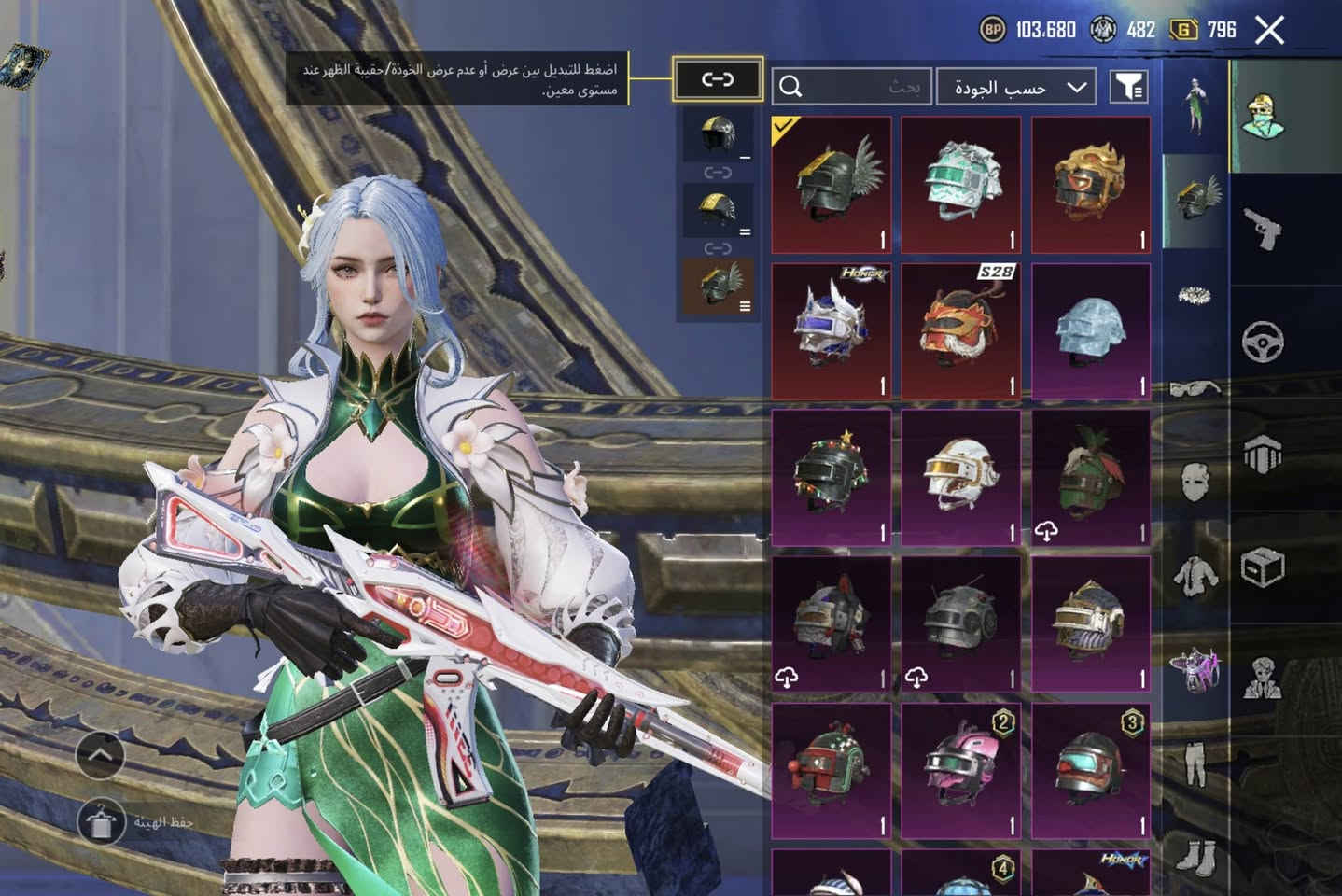Open the boots footwear subcategory
The image size is (1342, 896).
click(1195, 856)
